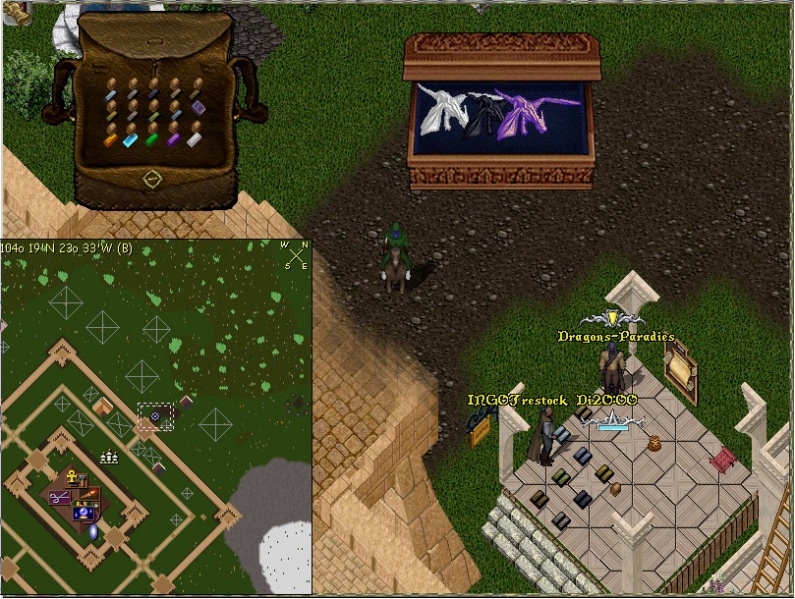Select the orange tent marker on the map
This screenshot has width=795, height=599.
103,407
